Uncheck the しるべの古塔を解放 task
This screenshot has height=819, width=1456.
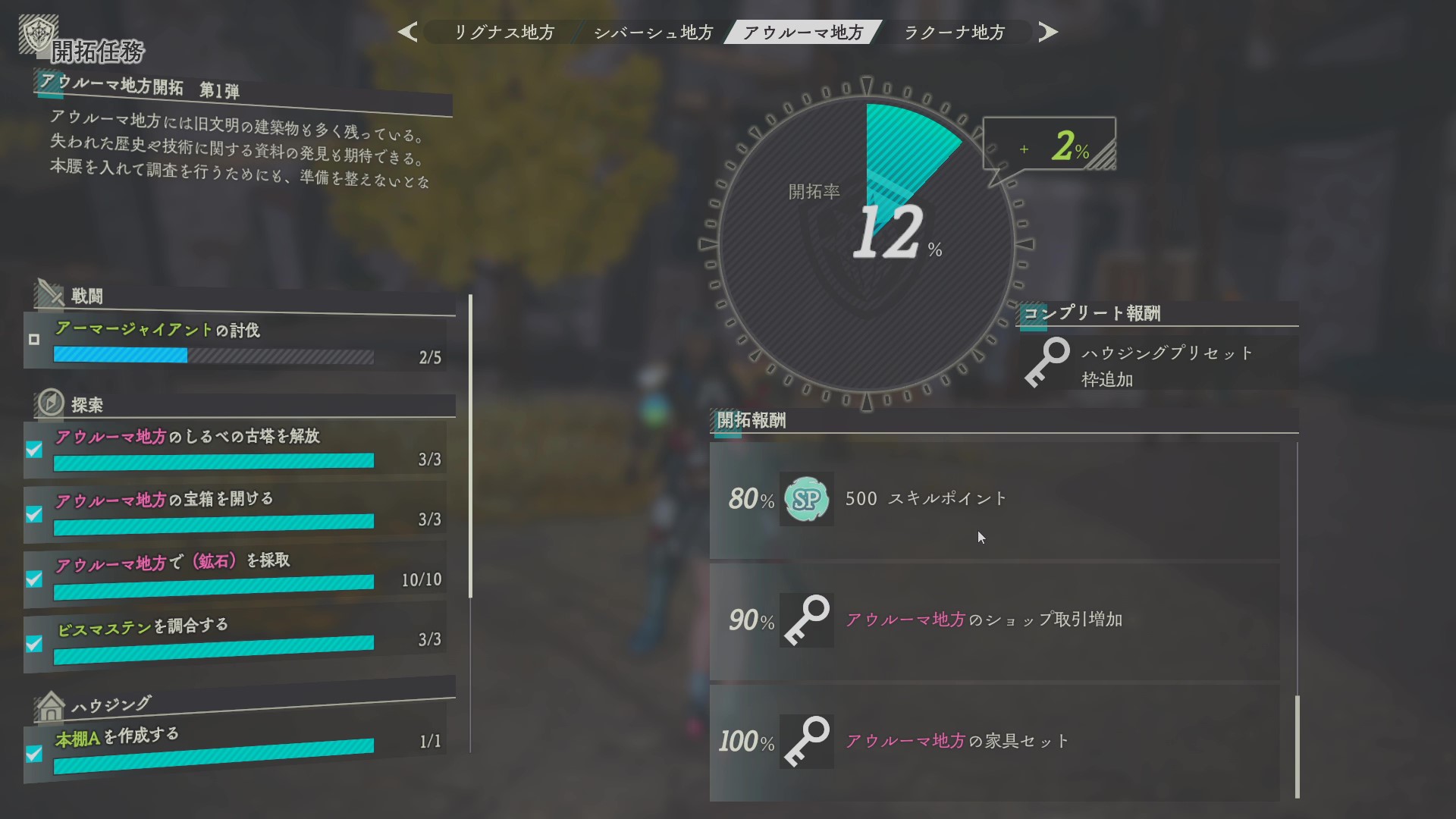[x=33, y=450]
